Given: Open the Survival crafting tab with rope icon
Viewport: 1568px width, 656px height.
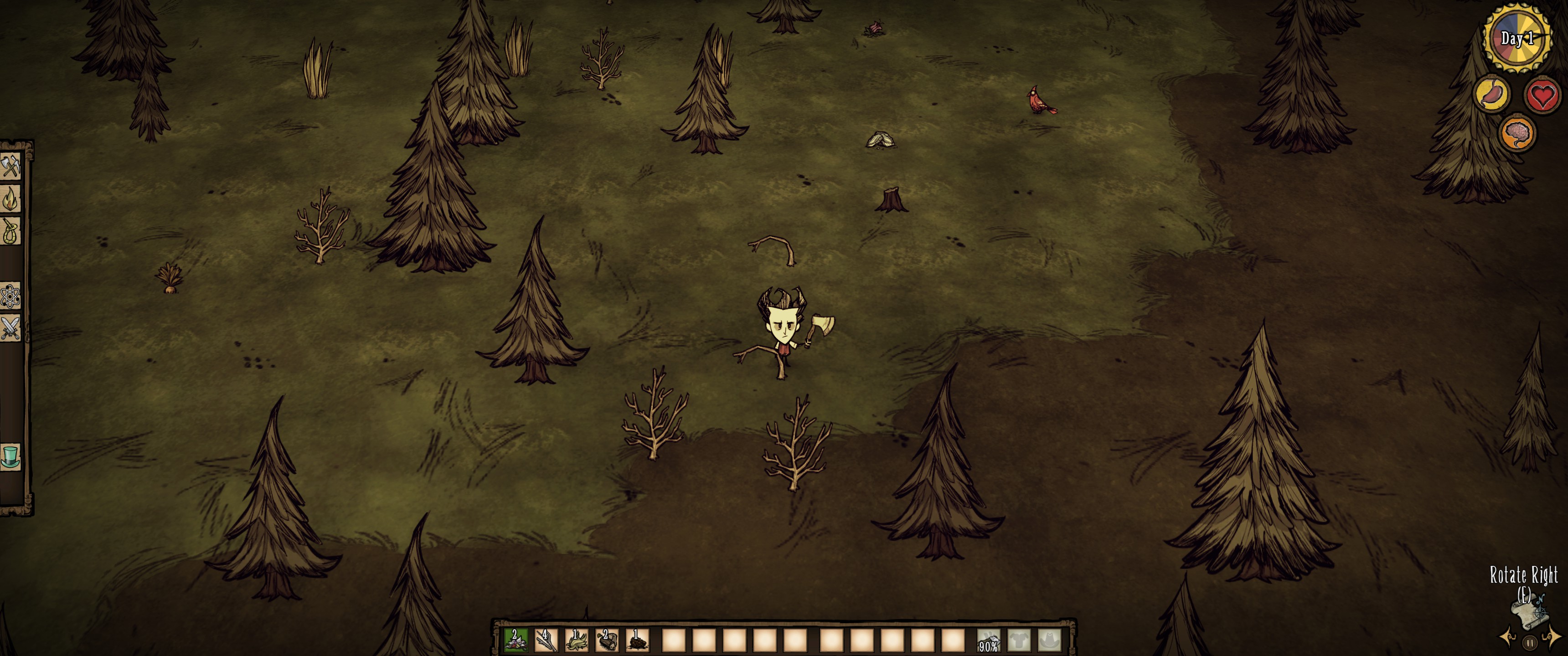Looking at the screenshot, I should pos(10,231).
